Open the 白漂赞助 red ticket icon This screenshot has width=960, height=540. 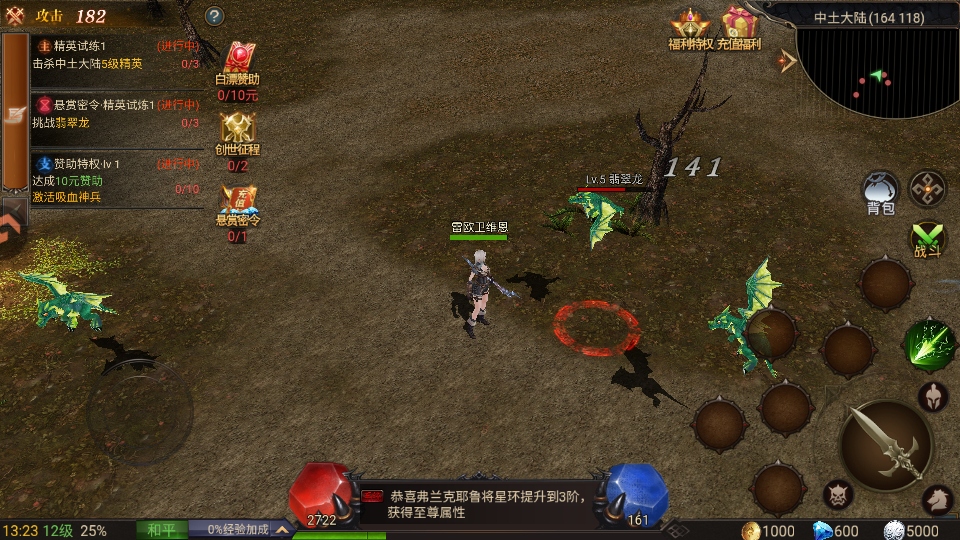238,70
